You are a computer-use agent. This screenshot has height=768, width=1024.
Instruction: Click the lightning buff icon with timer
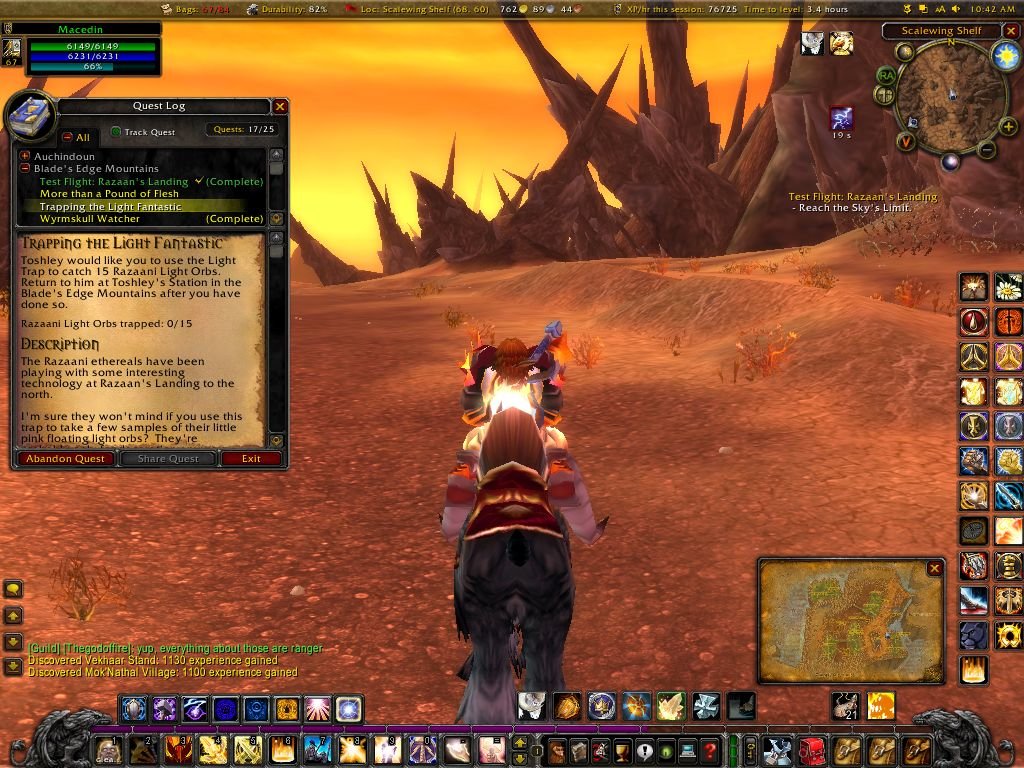[x=842, y=119]
